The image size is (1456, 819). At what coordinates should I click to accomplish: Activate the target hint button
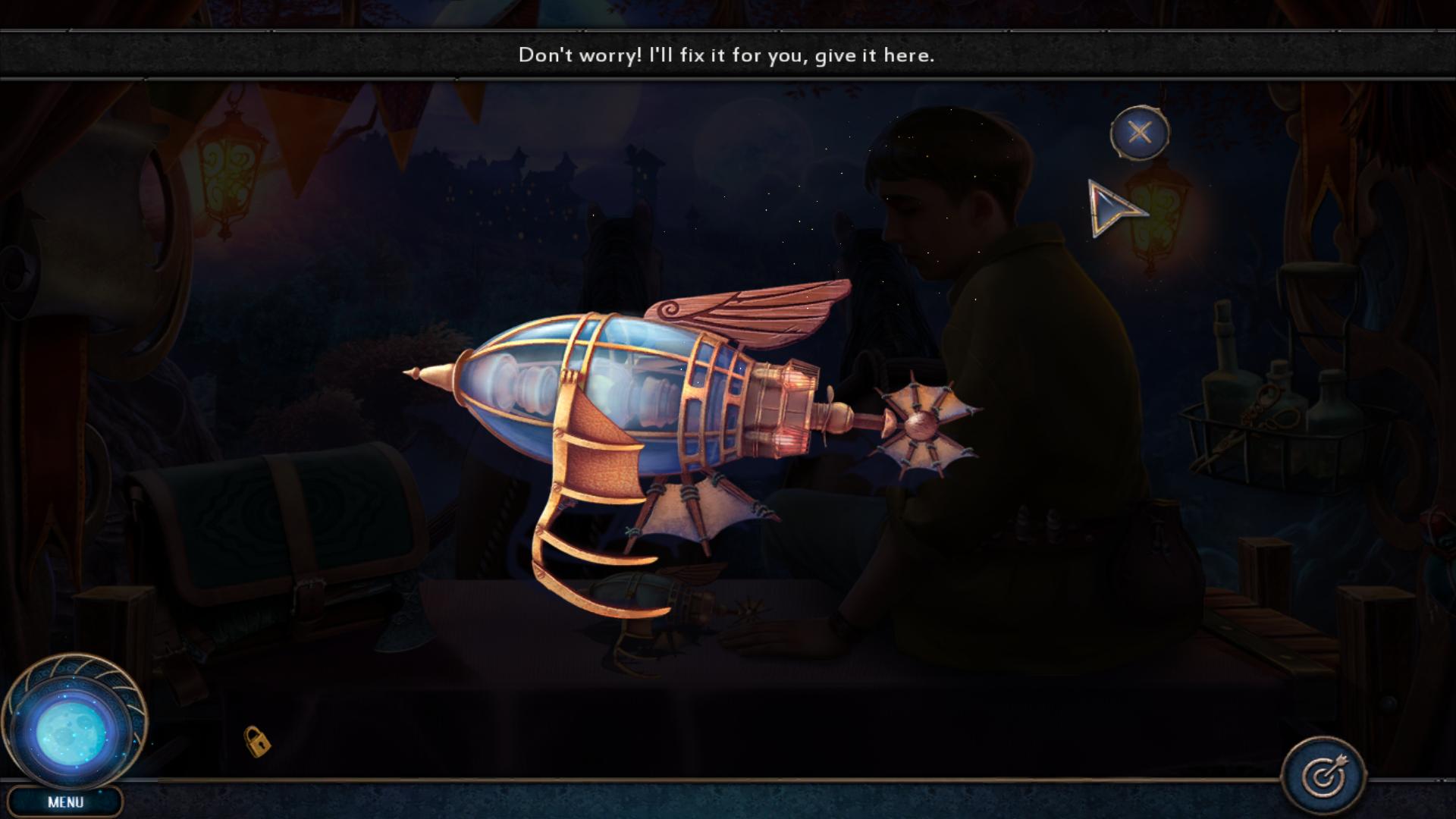(x=1323, y=776)
